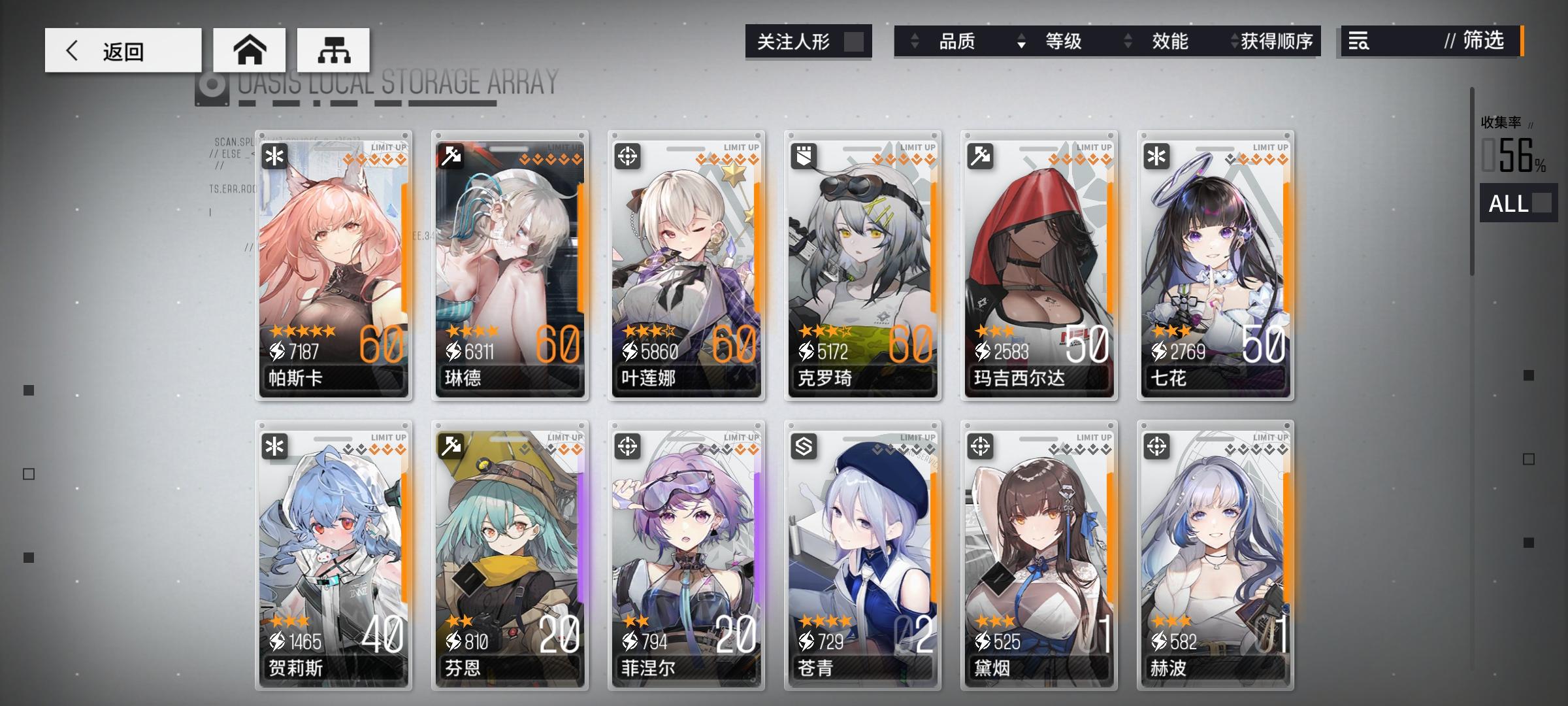Click the sort arrows beside 等级
Screen dimensions: 1568x706
[1021, 42]
